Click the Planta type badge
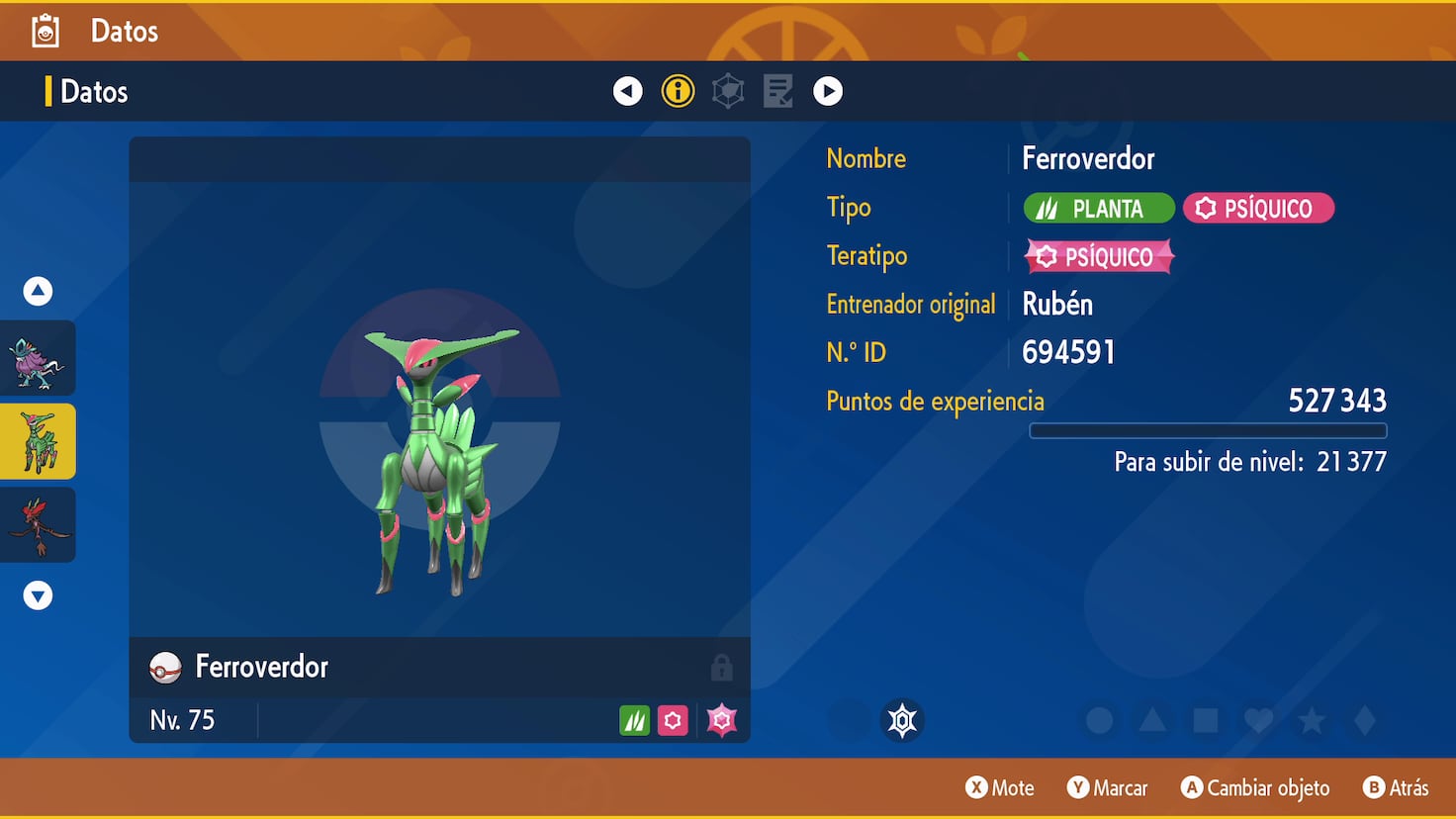Viewport: 1456px width, 819px height. click(x=1098, y=208)
